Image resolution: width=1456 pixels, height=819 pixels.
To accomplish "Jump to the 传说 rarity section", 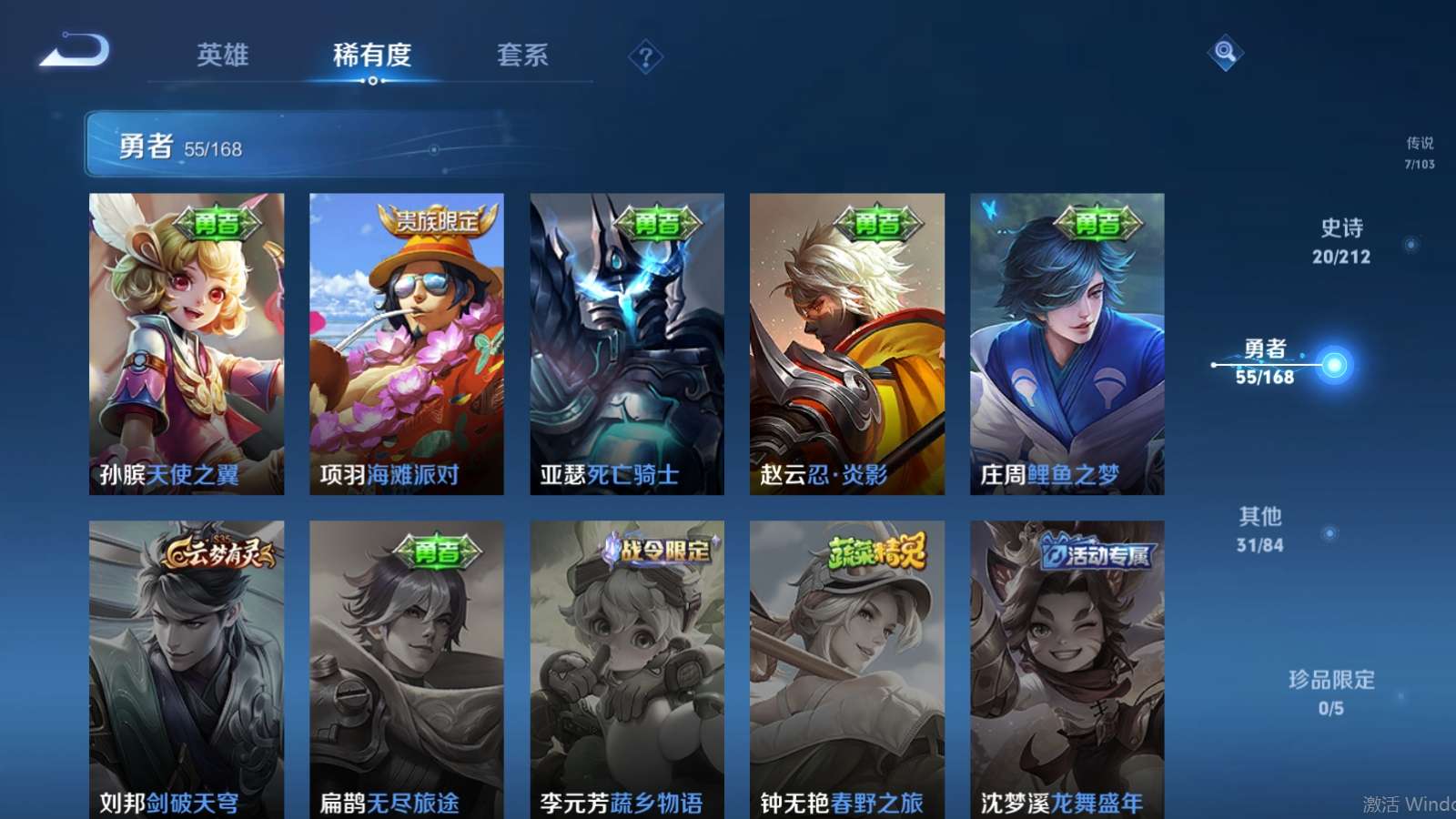I will coord(1419,153).
